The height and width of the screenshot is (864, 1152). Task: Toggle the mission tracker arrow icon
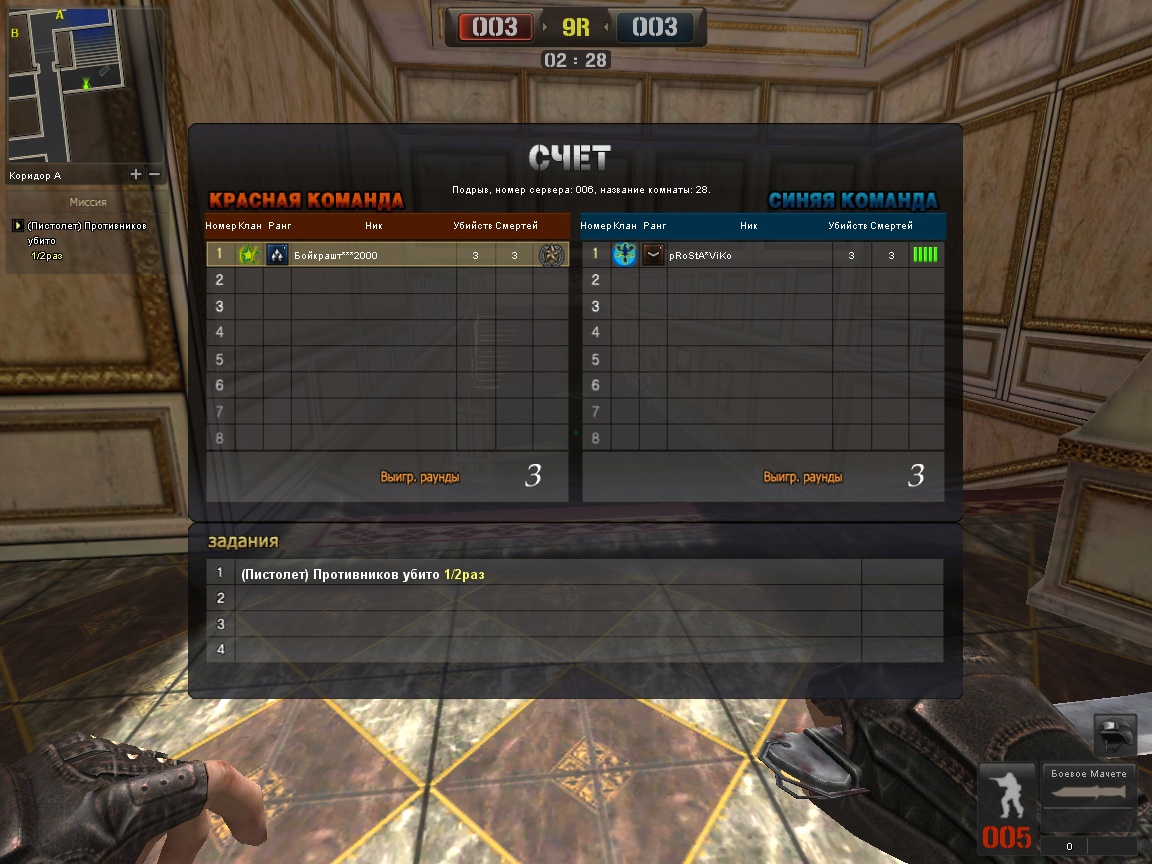(17, 226)
